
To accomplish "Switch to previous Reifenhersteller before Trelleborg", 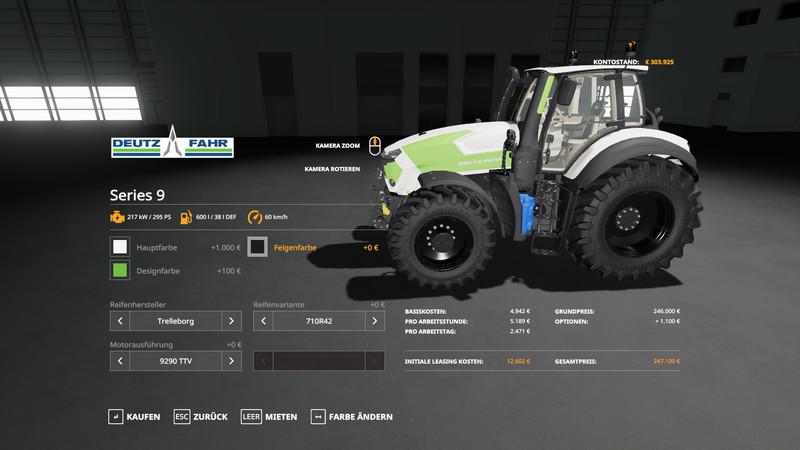I will [121, 321].
